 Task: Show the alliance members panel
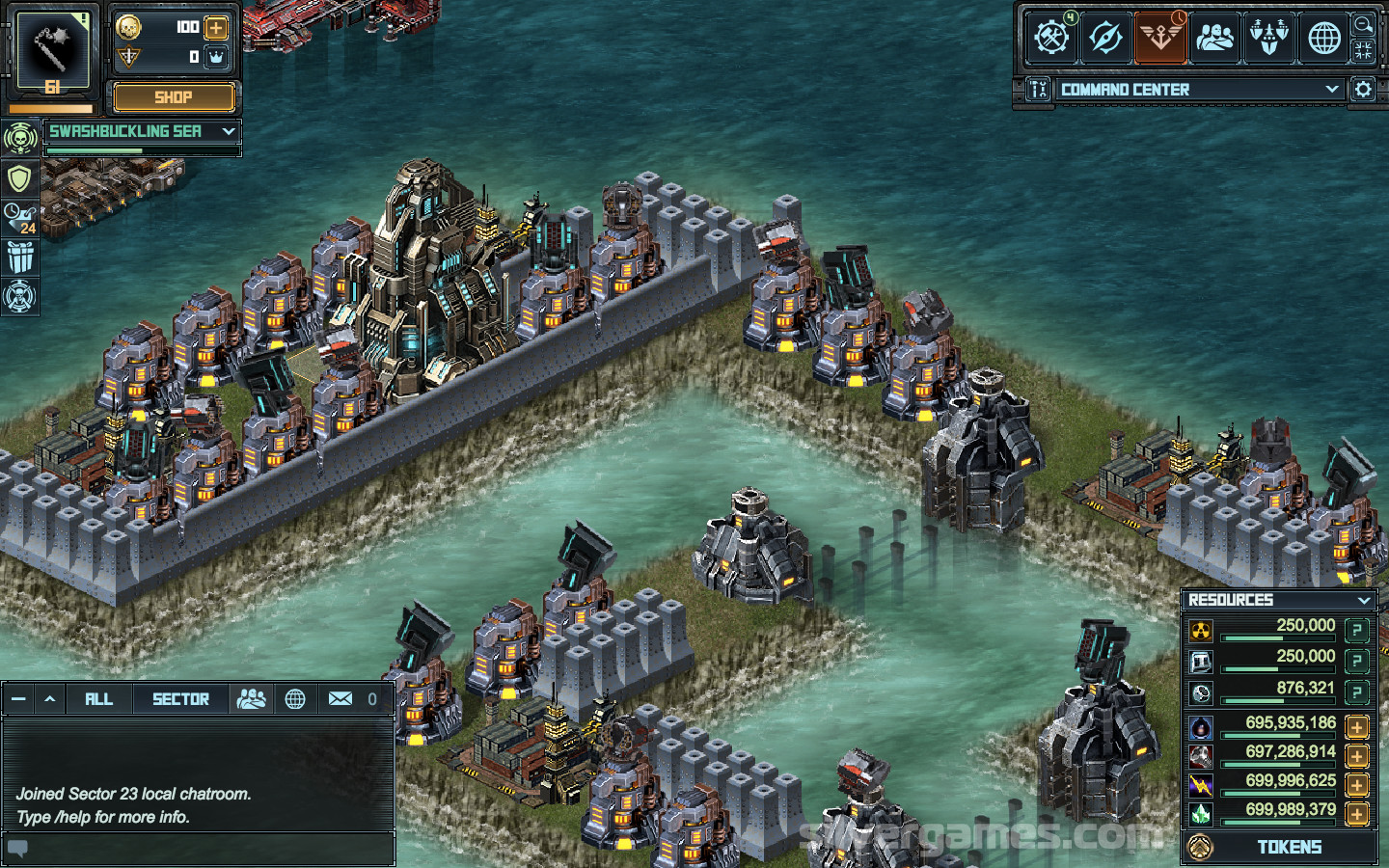point(1215,38)
